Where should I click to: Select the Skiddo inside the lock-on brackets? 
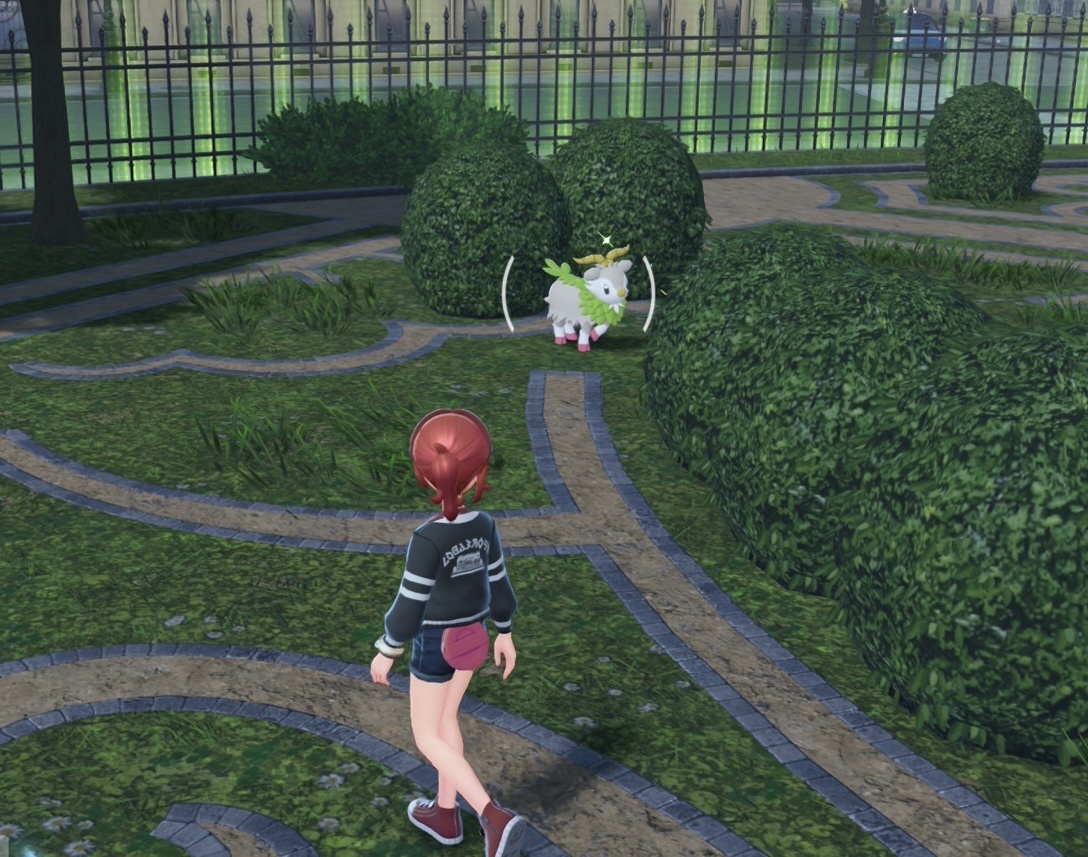click(586, 298)
